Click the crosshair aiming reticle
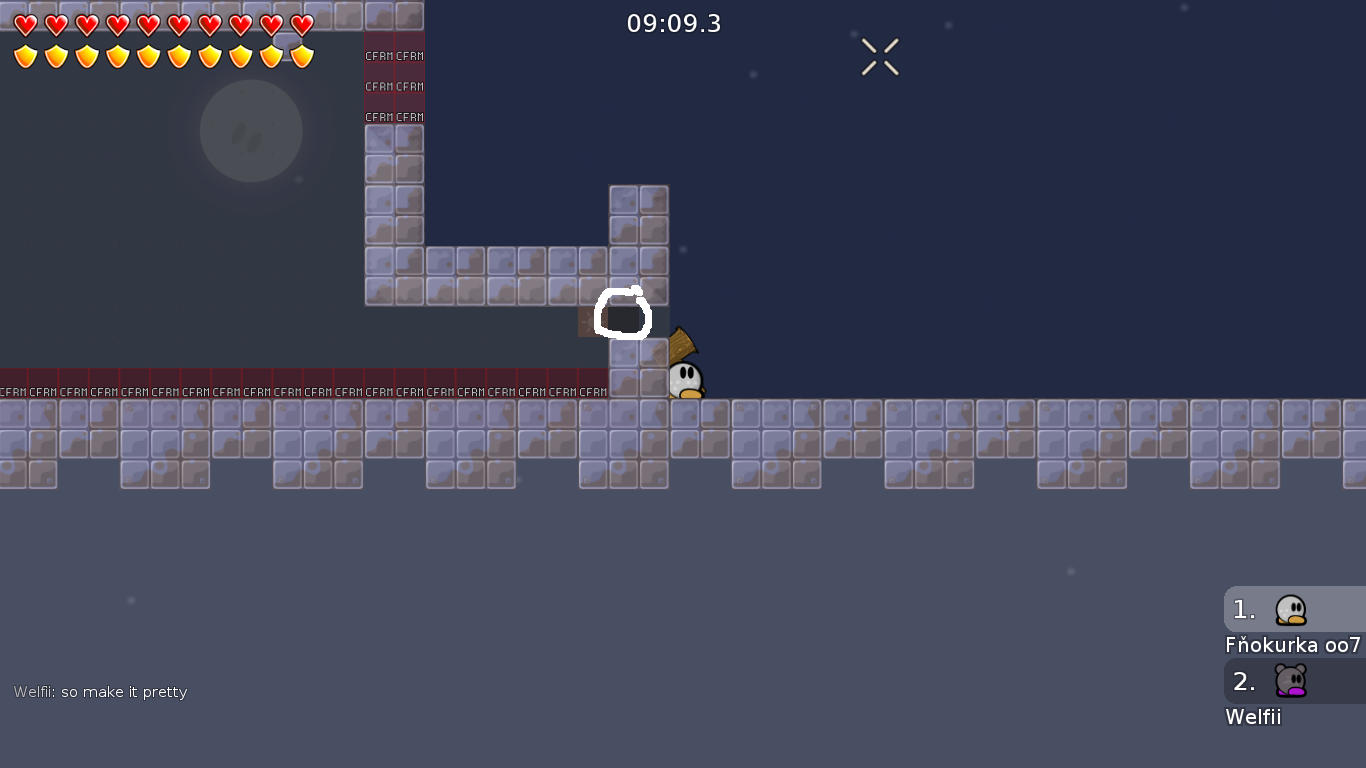Viewport: 1366px width, 768px height. tap(880, 57)
